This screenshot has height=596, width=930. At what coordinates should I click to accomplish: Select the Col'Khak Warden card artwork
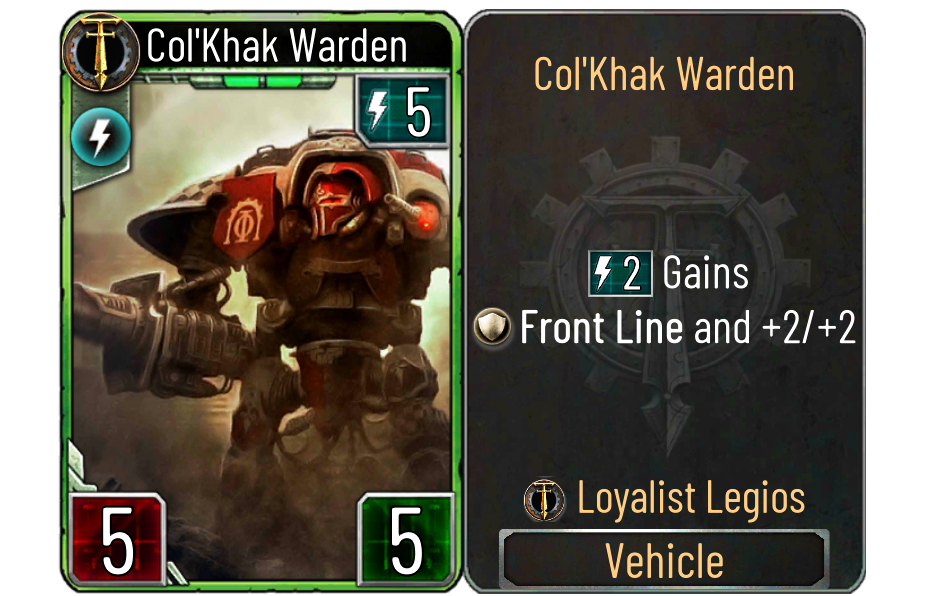[260, 300]
